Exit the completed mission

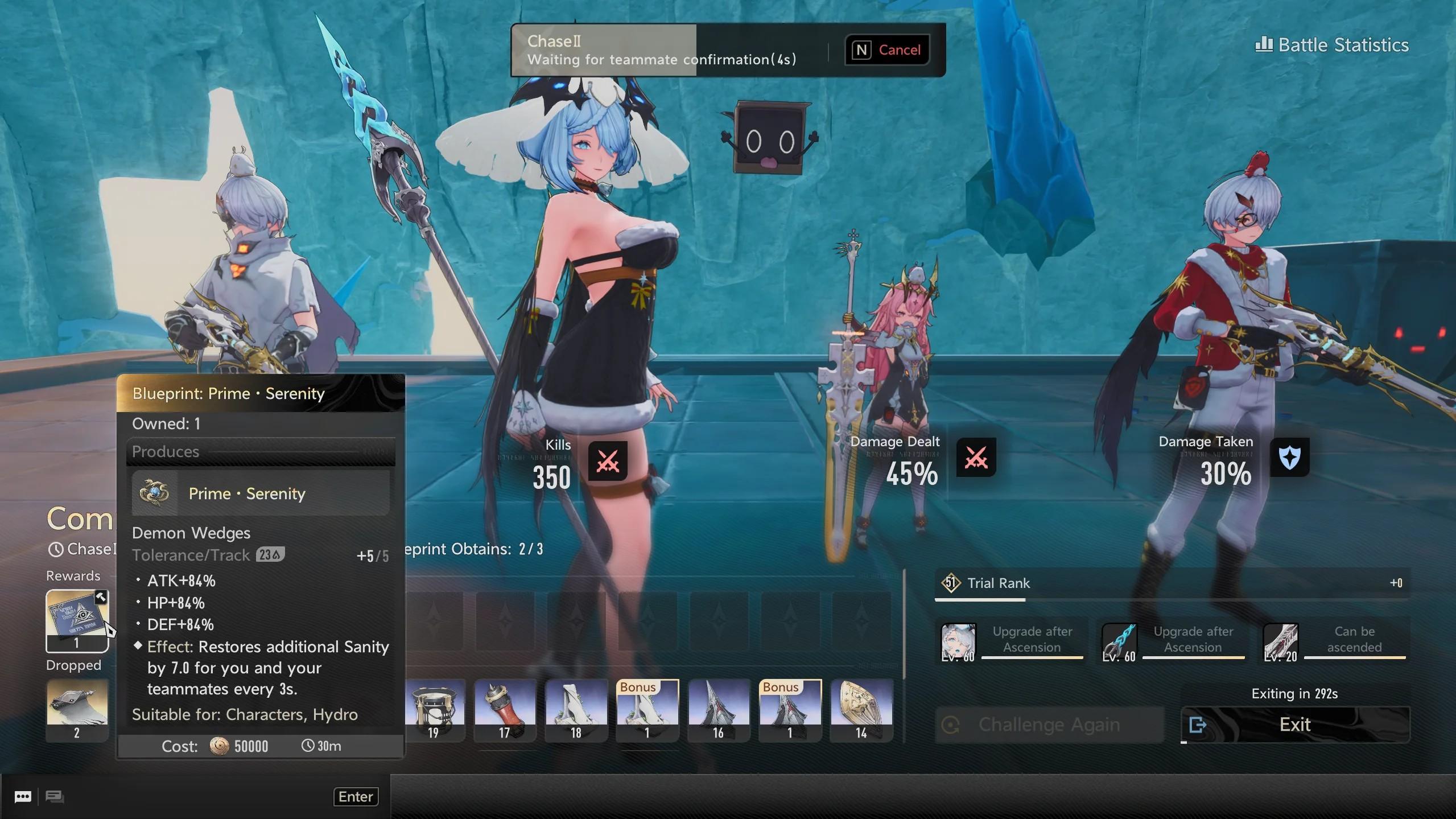point(1295,725)
